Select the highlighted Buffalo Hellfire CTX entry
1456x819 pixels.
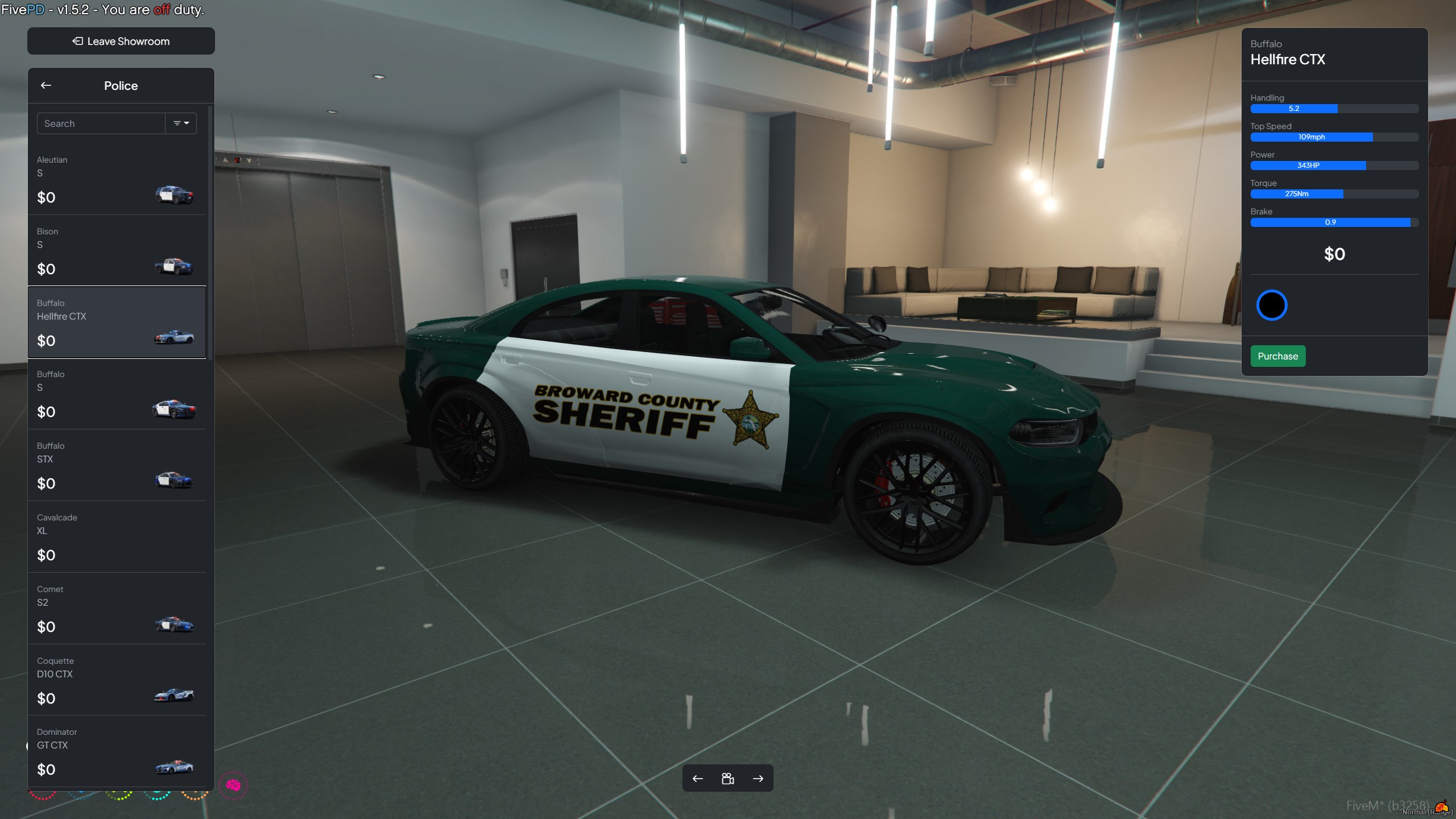pos(117,322)
